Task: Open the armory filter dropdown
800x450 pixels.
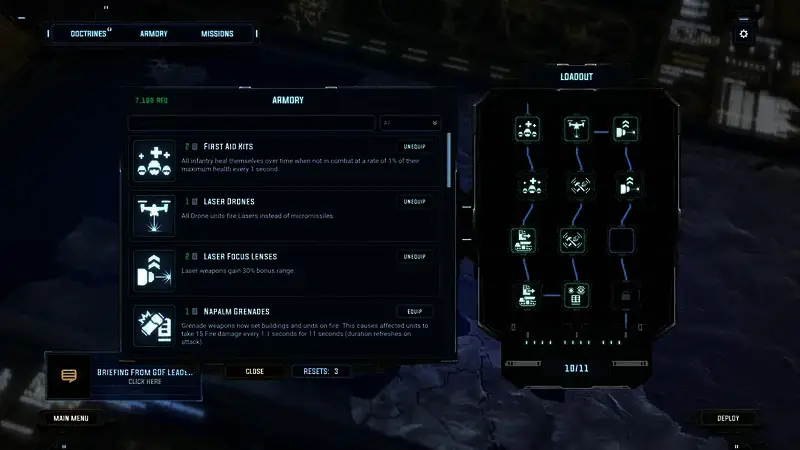Action: (x=410, y=123)
